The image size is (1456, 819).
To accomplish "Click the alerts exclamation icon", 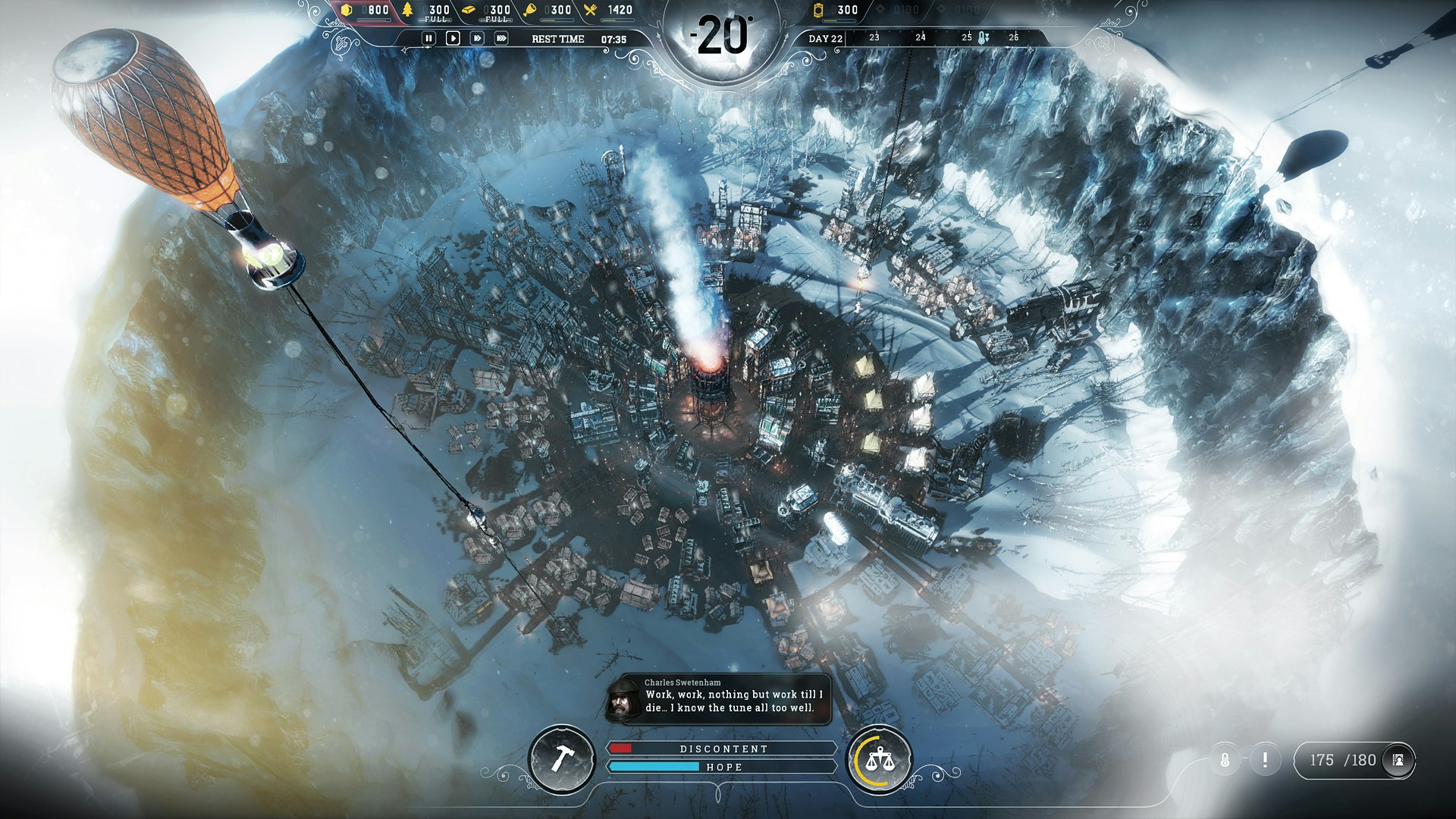I will point(1265,760).
